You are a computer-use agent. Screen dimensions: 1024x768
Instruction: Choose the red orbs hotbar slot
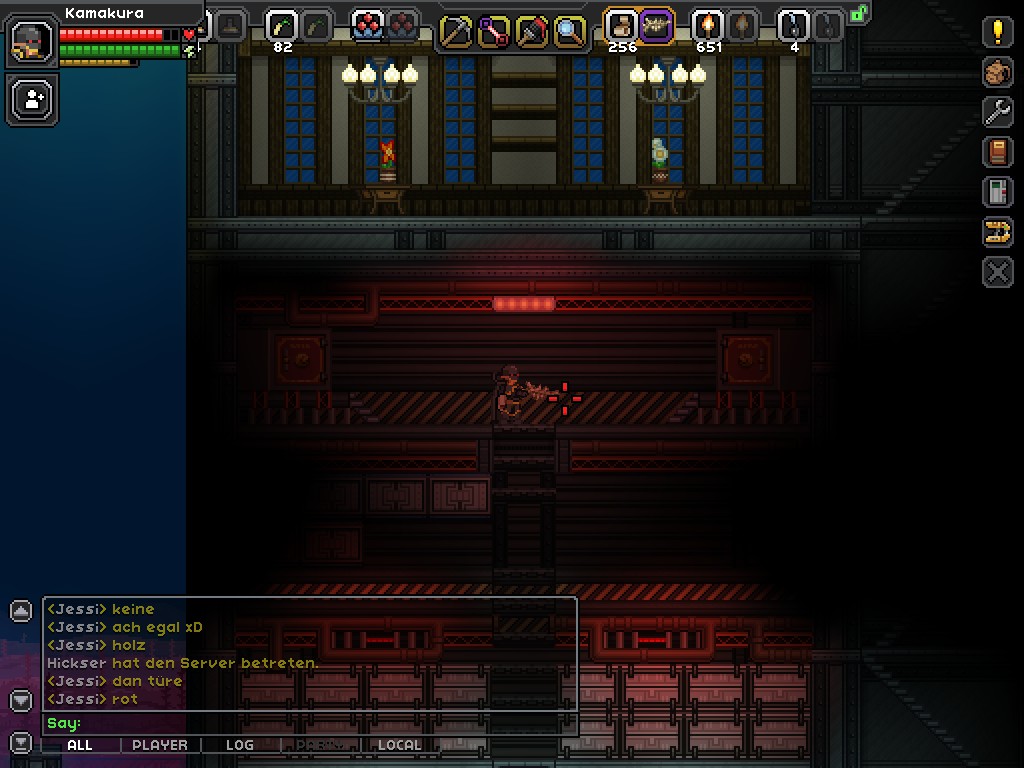(x=368, y=25)
